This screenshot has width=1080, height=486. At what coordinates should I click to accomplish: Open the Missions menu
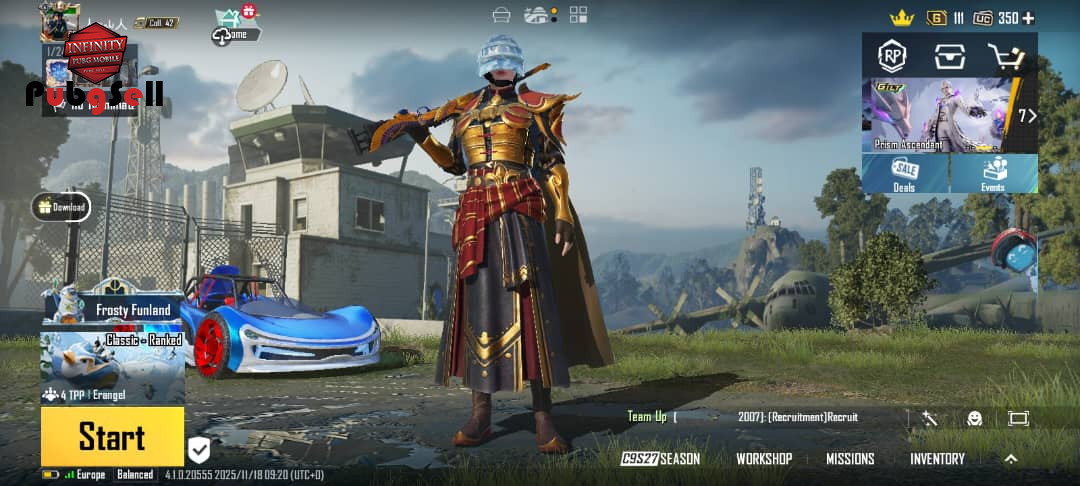(850, 459)
